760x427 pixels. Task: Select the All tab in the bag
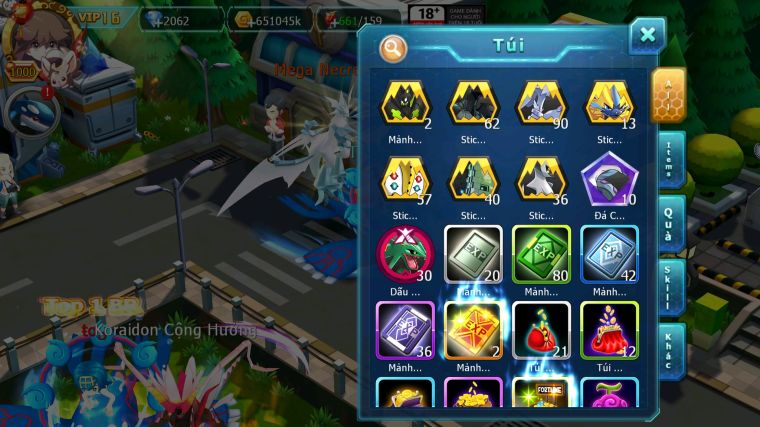(x=668, y=96)
